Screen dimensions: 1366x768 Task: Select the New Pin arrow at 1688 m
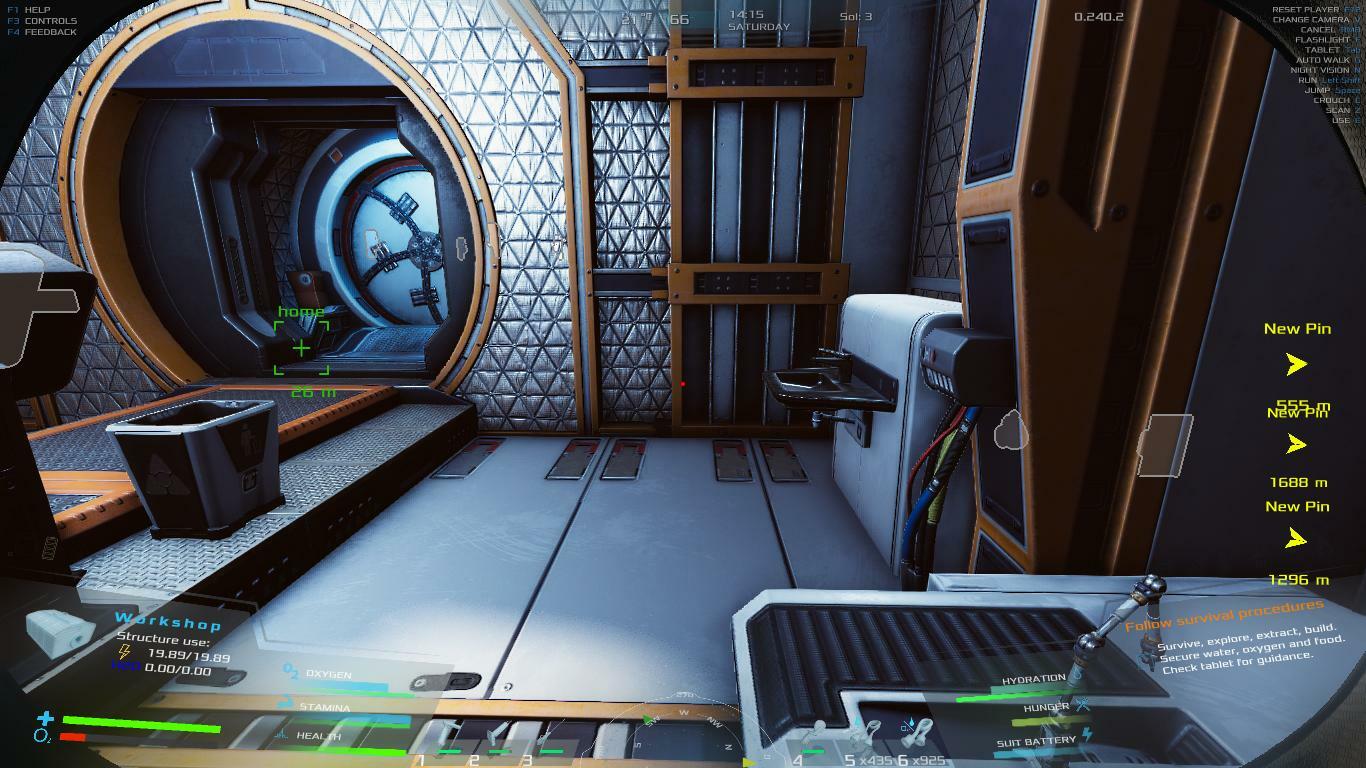[1297, 444]
